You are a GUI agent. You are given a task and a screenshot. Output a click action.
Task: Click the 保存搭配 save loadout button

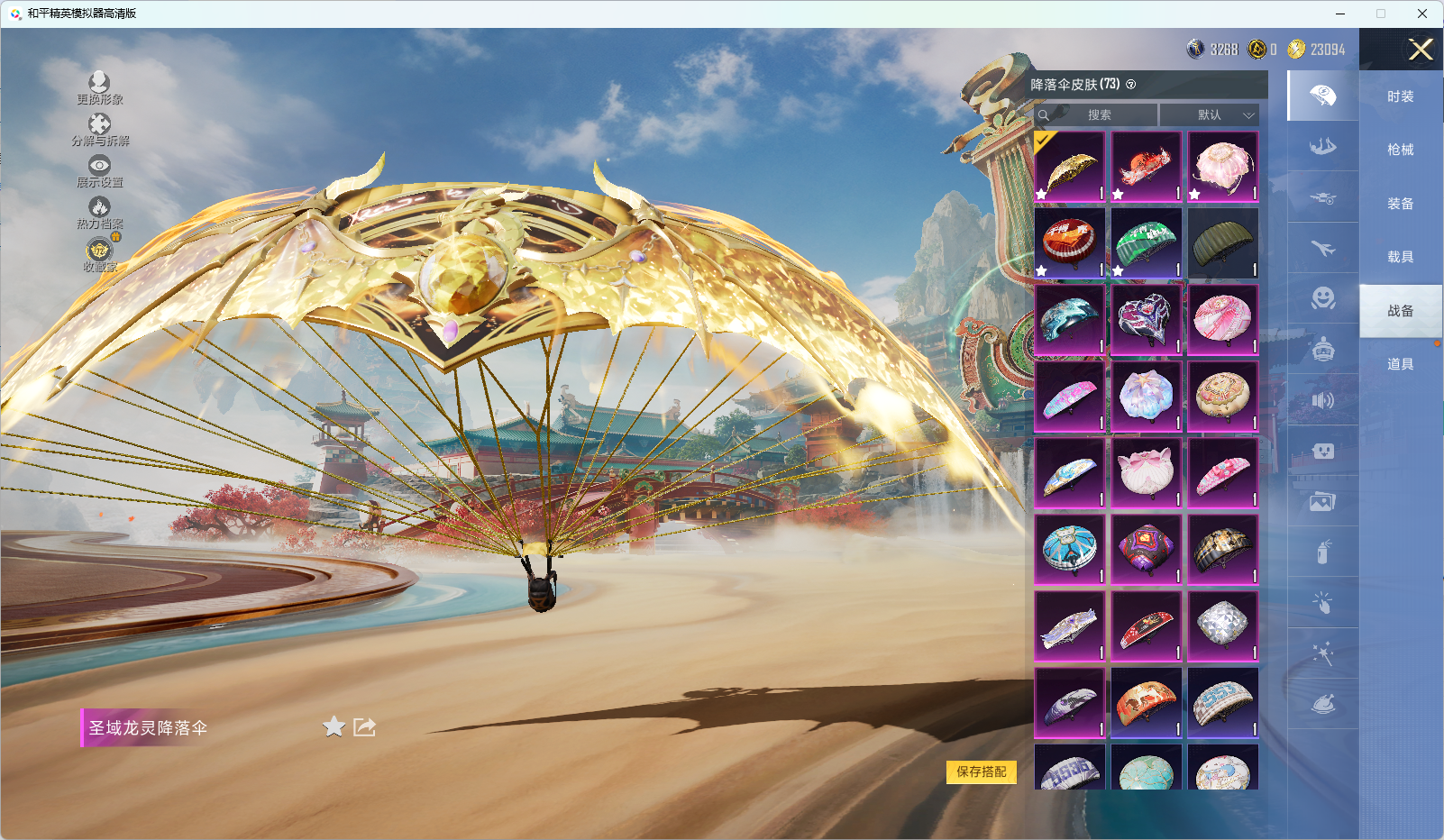[x=981, y=772]
